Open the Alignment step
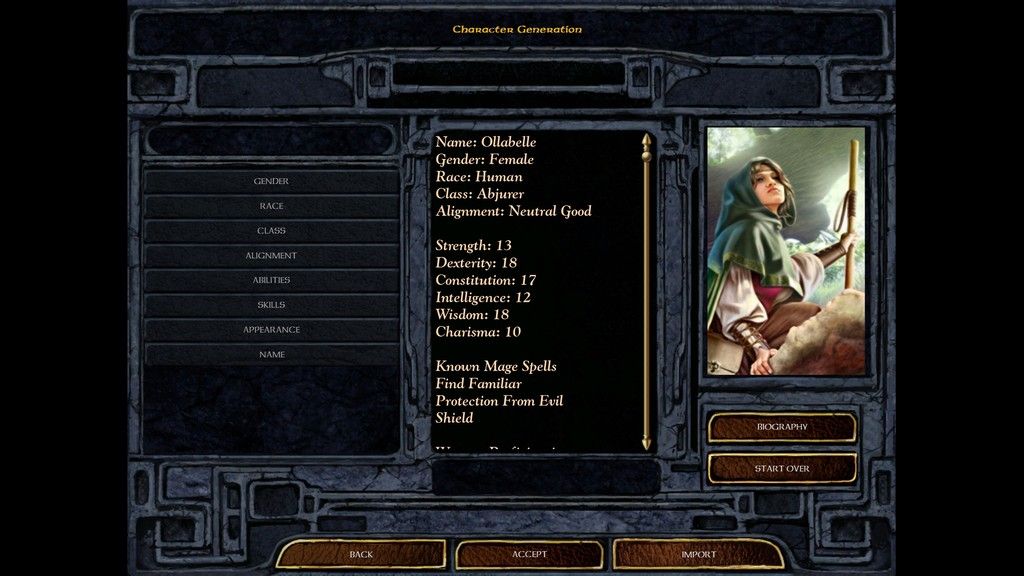This screenshot has width=1024, height=576. point(271,256)
